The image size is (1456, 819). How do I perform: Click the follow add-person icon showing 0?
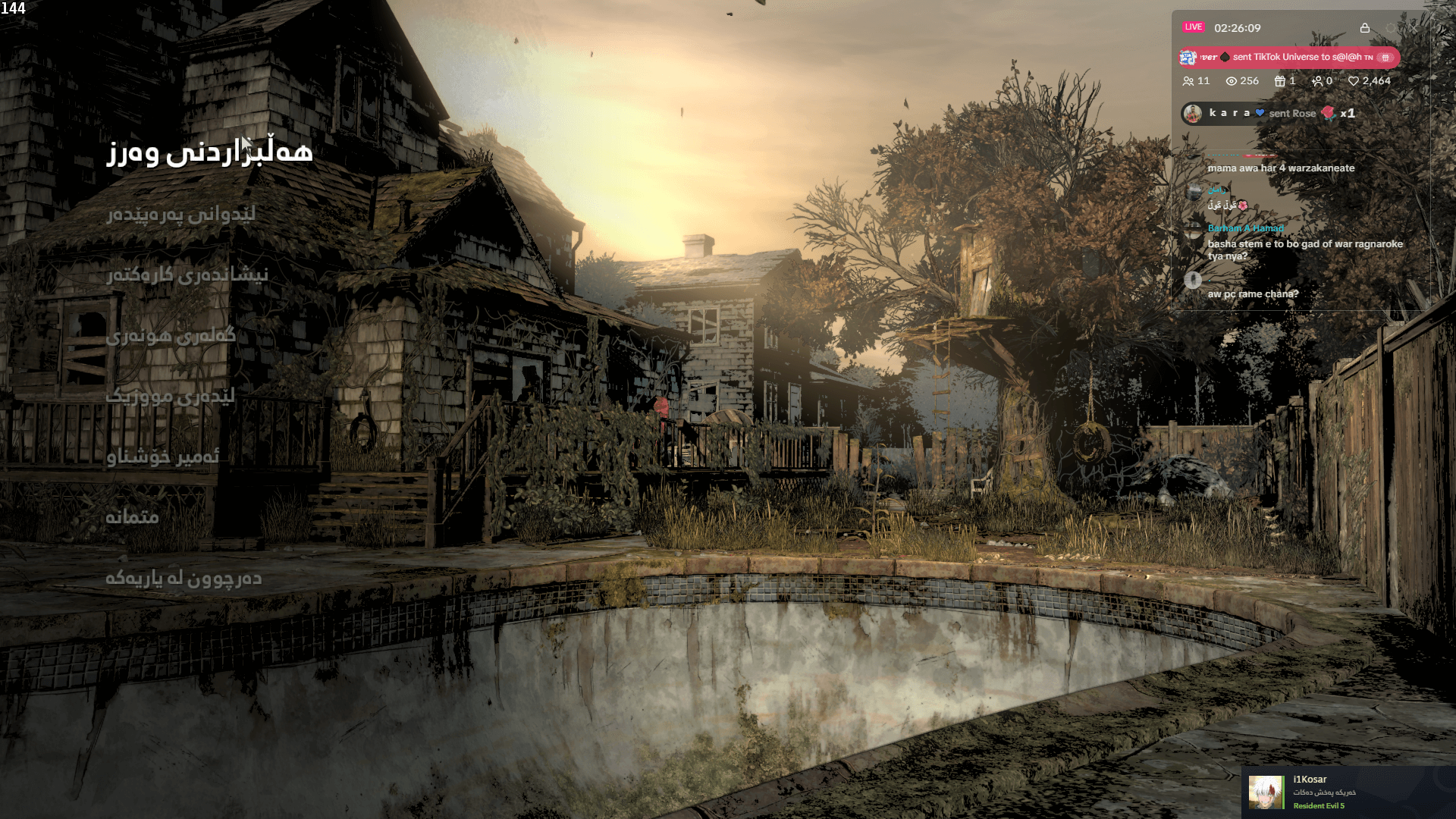pyautogui.click(x=1316, y=81)
